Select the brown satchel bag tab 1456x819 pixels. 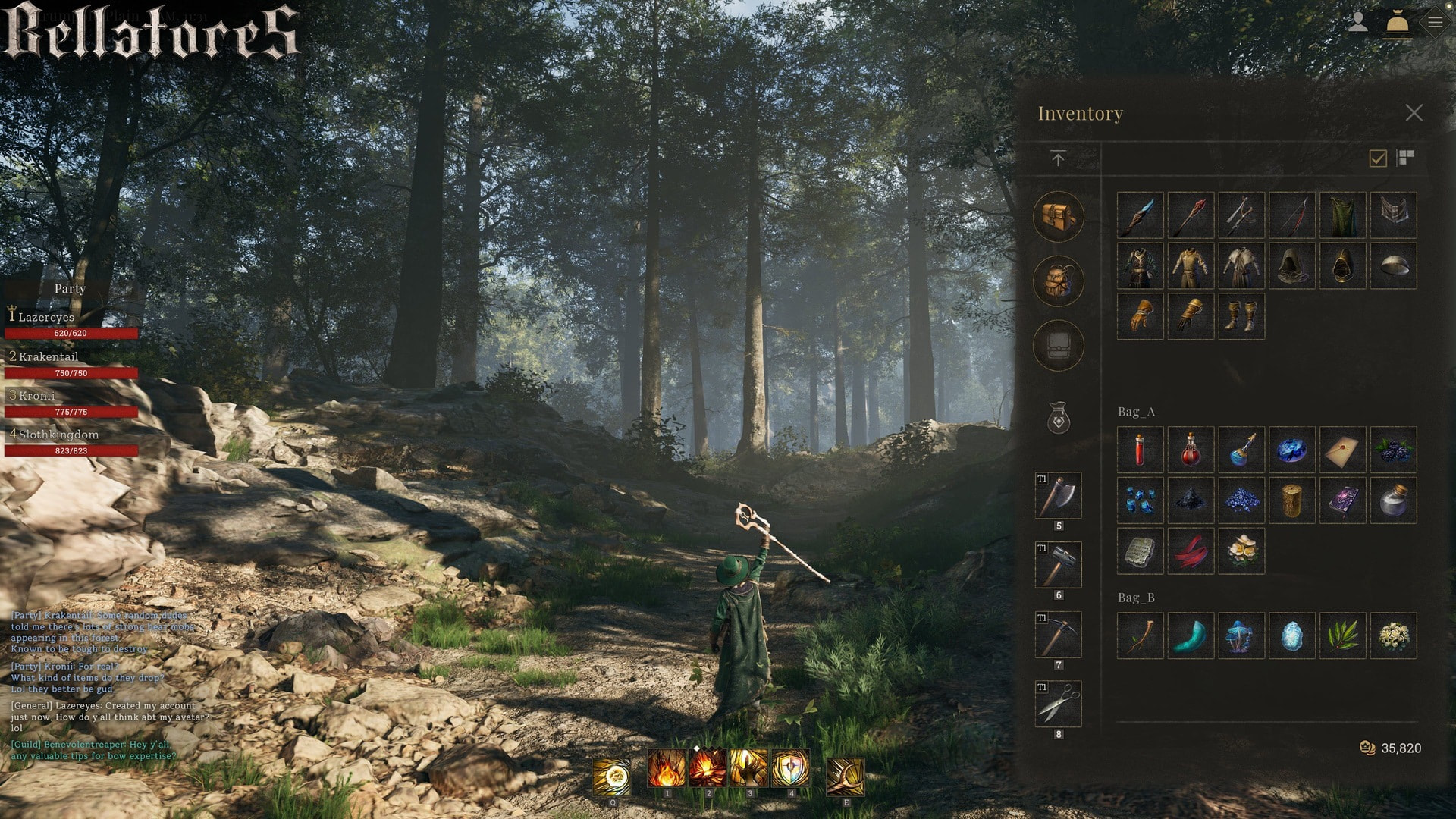pyautogui.click(x=1058, y=217)
